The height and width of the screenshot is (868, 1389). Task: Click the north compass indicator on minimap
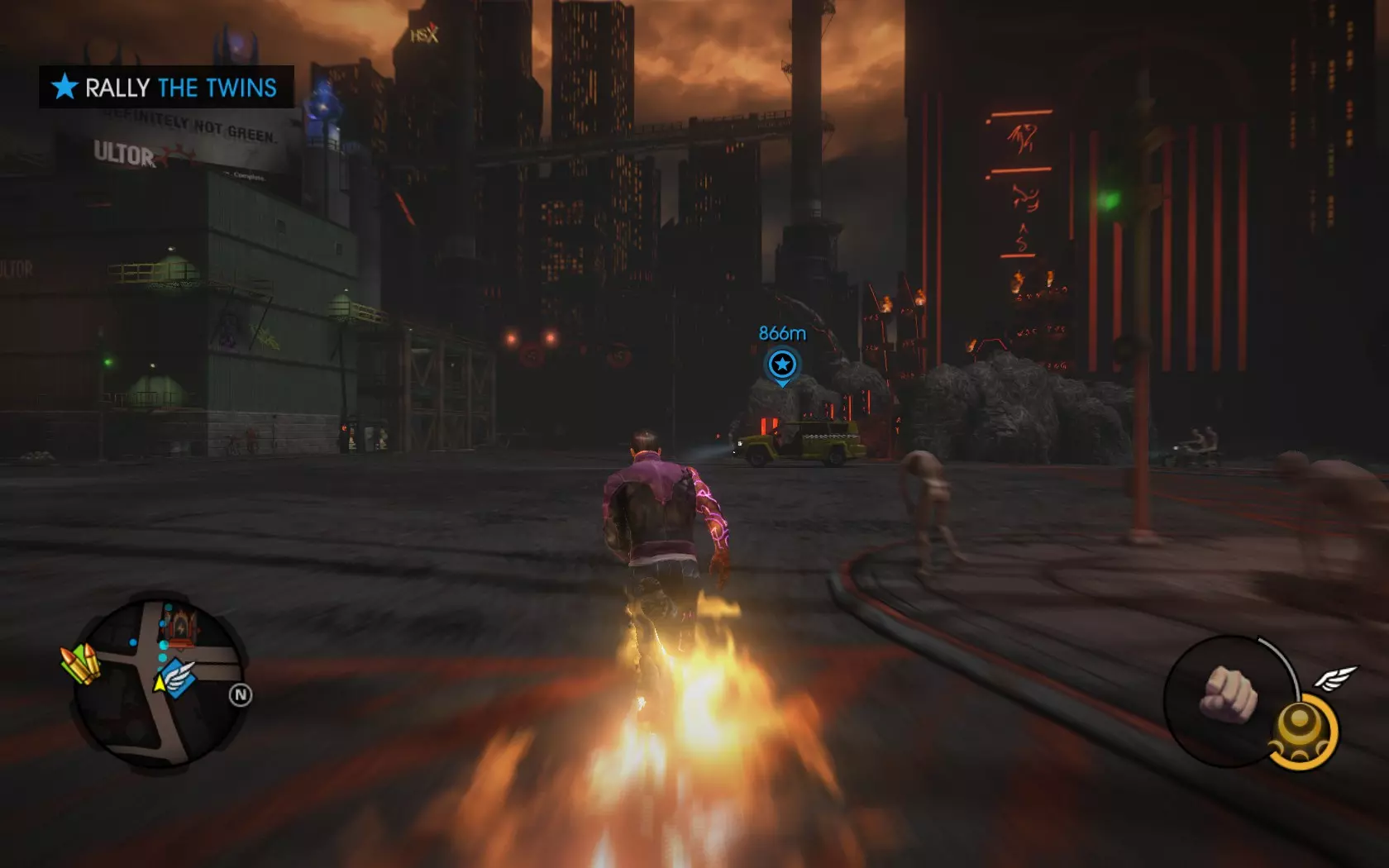tap(241, 695)
